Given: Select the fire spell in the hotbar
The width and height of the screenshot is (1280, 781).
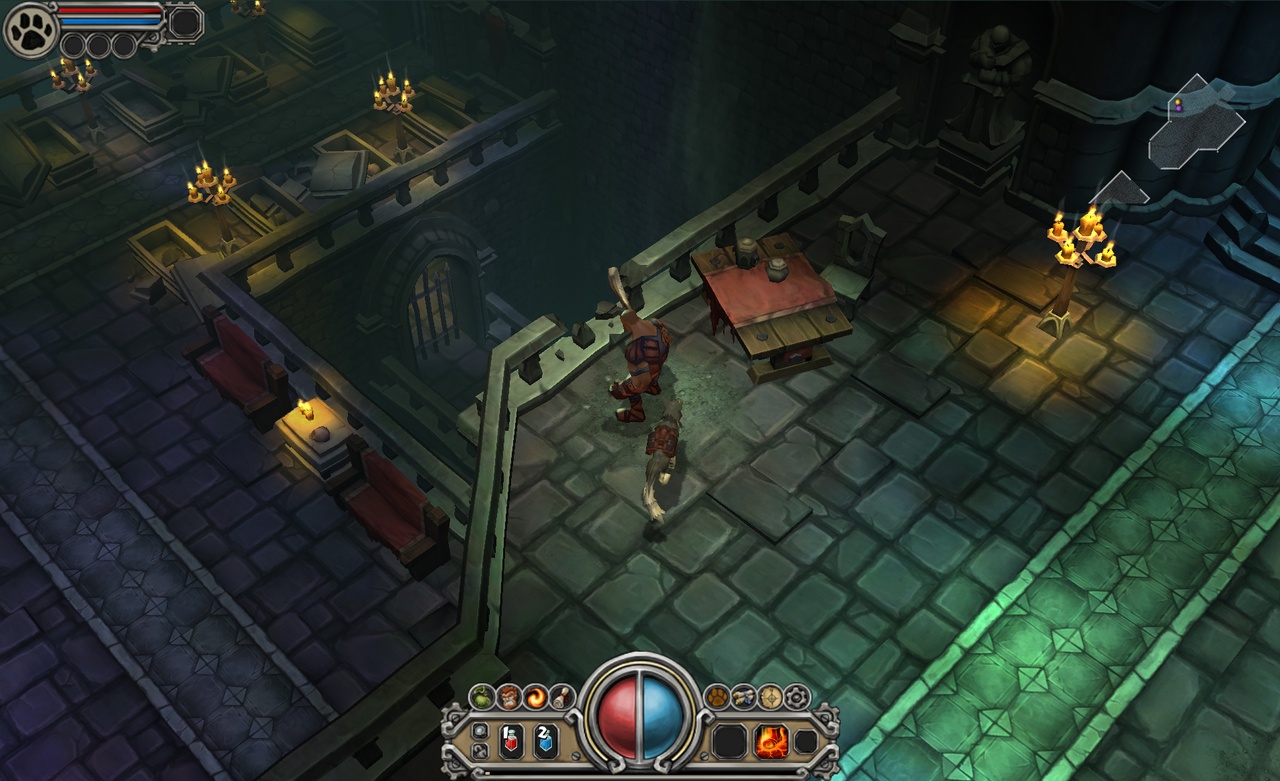Looking at the screenshot, I should (770, 742).
